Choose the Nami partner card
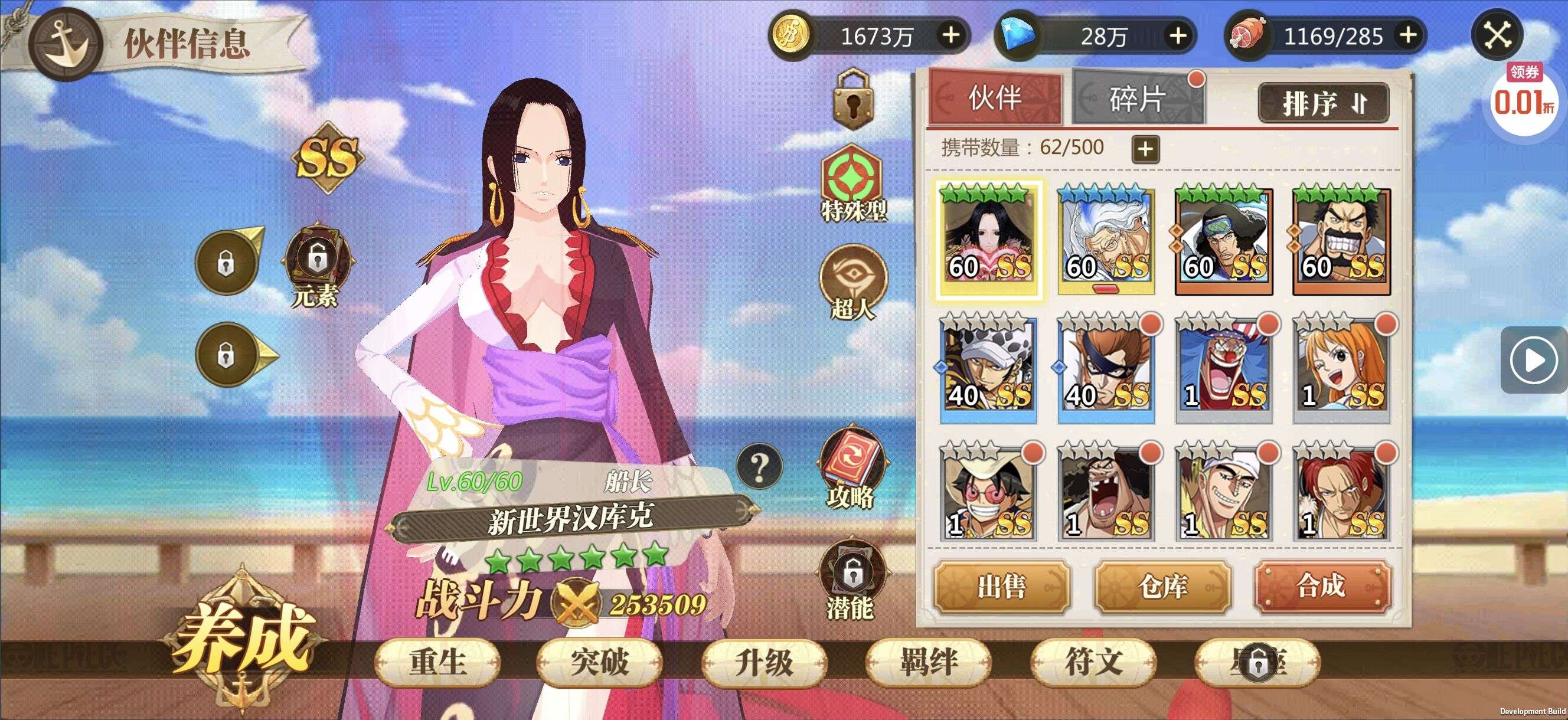Image resolution: width=1568 pixels, height=720 pixels. tap(1341, 369)
